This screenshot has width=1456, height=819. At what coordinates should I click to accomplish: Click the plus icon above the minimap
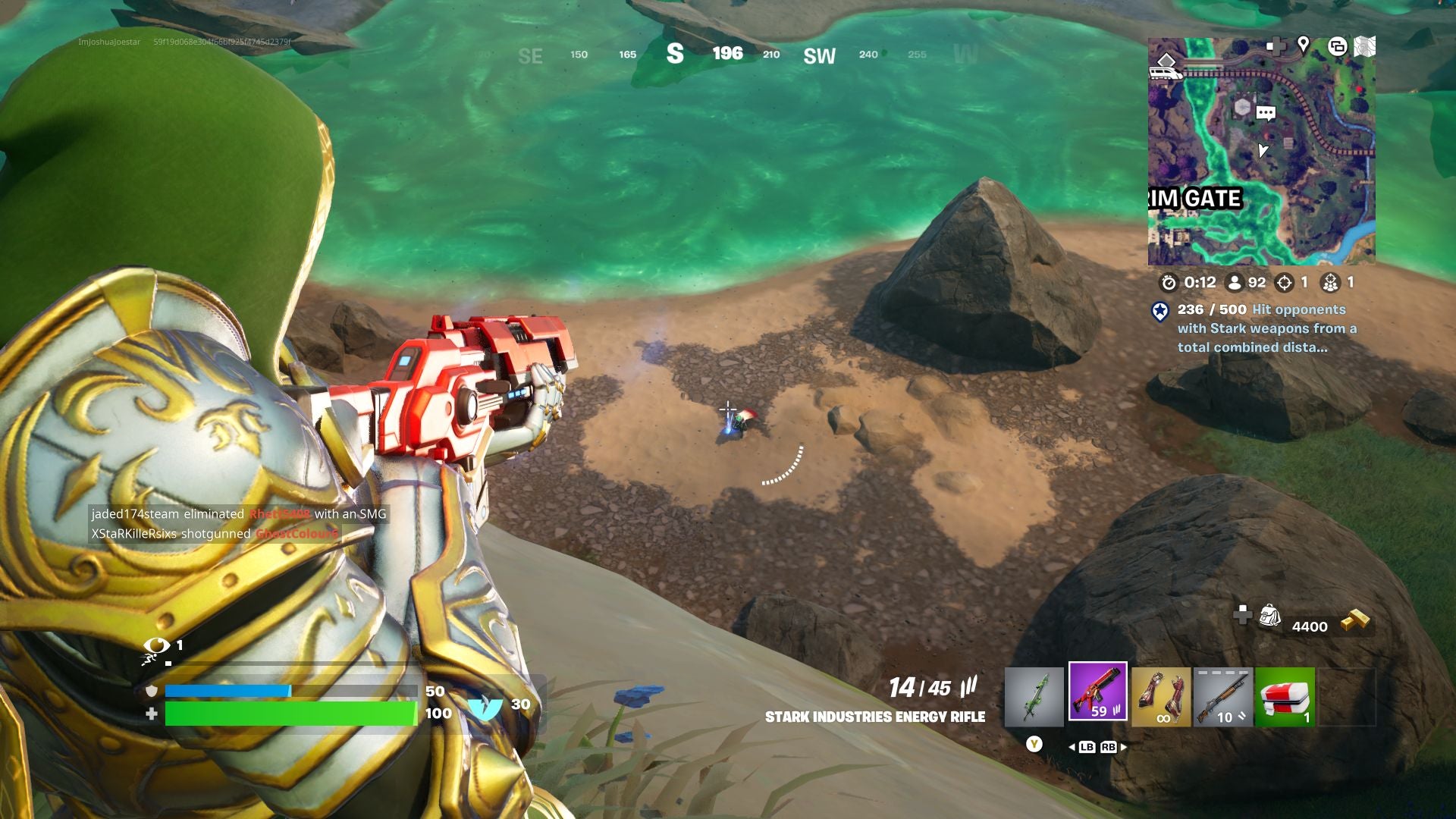(1276, 45)
